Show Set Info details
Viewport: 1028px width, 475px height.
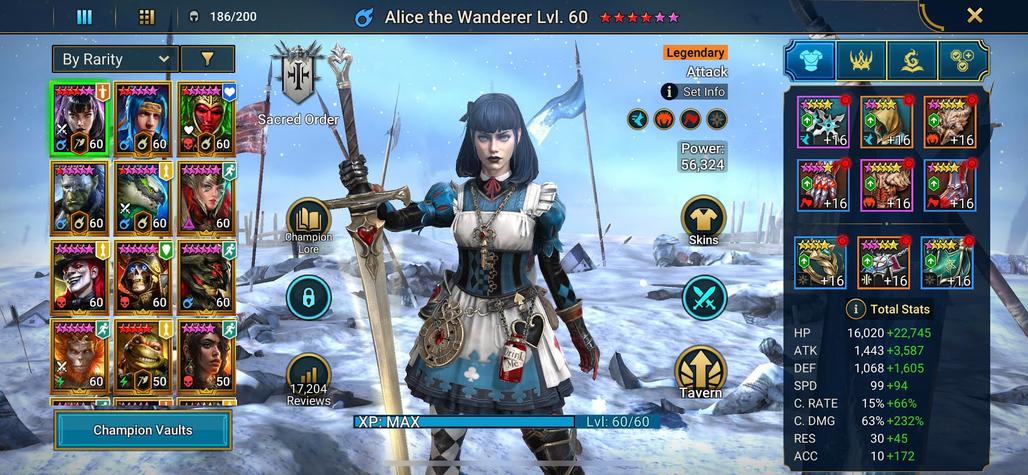[693, 91]
